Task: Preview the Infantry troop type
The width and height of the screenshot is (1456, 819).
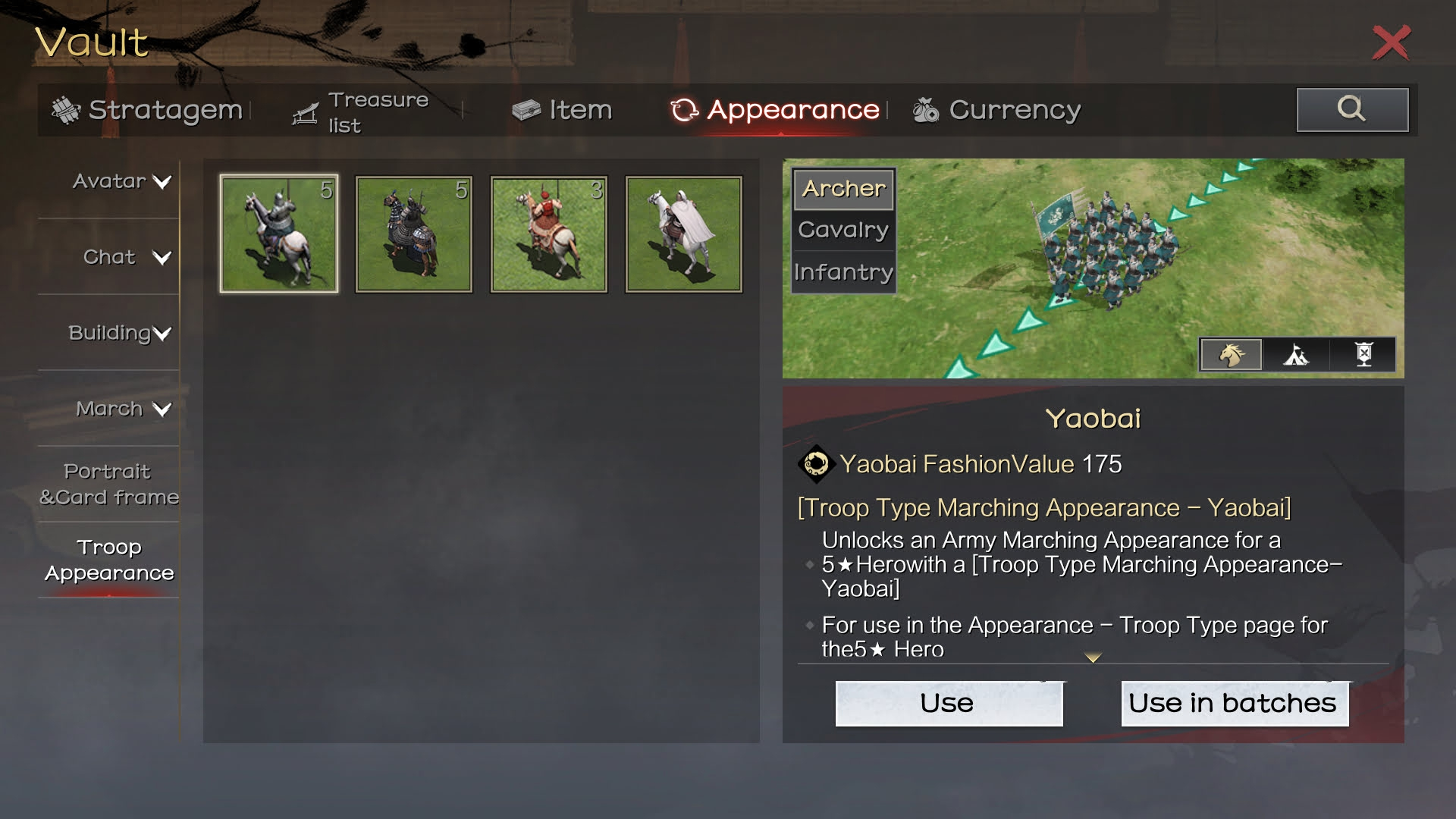Action: pyautogui.click(x=843, y=272)
